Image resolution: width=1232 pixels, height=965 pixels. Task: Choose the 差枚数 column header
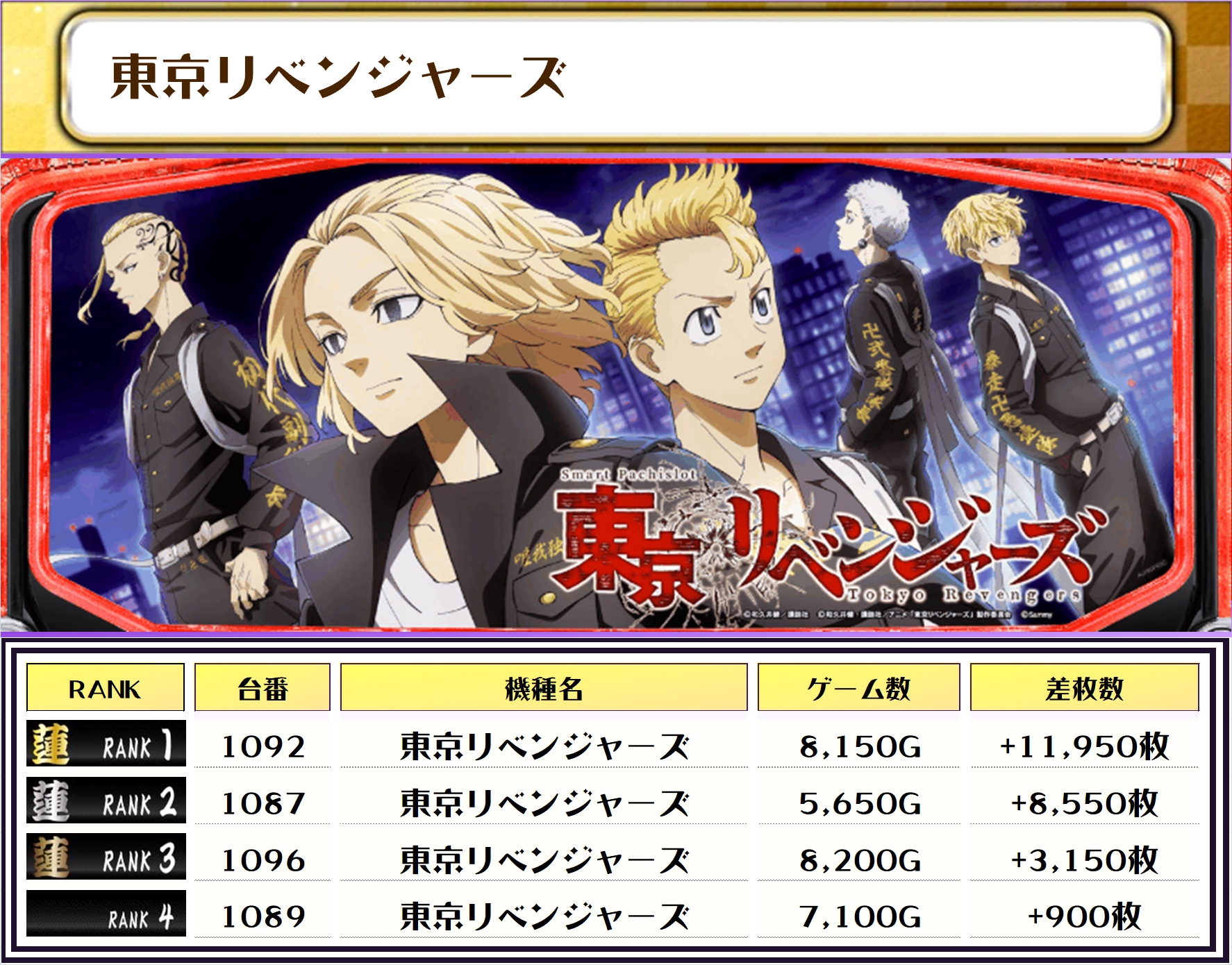pos(1084,688)
